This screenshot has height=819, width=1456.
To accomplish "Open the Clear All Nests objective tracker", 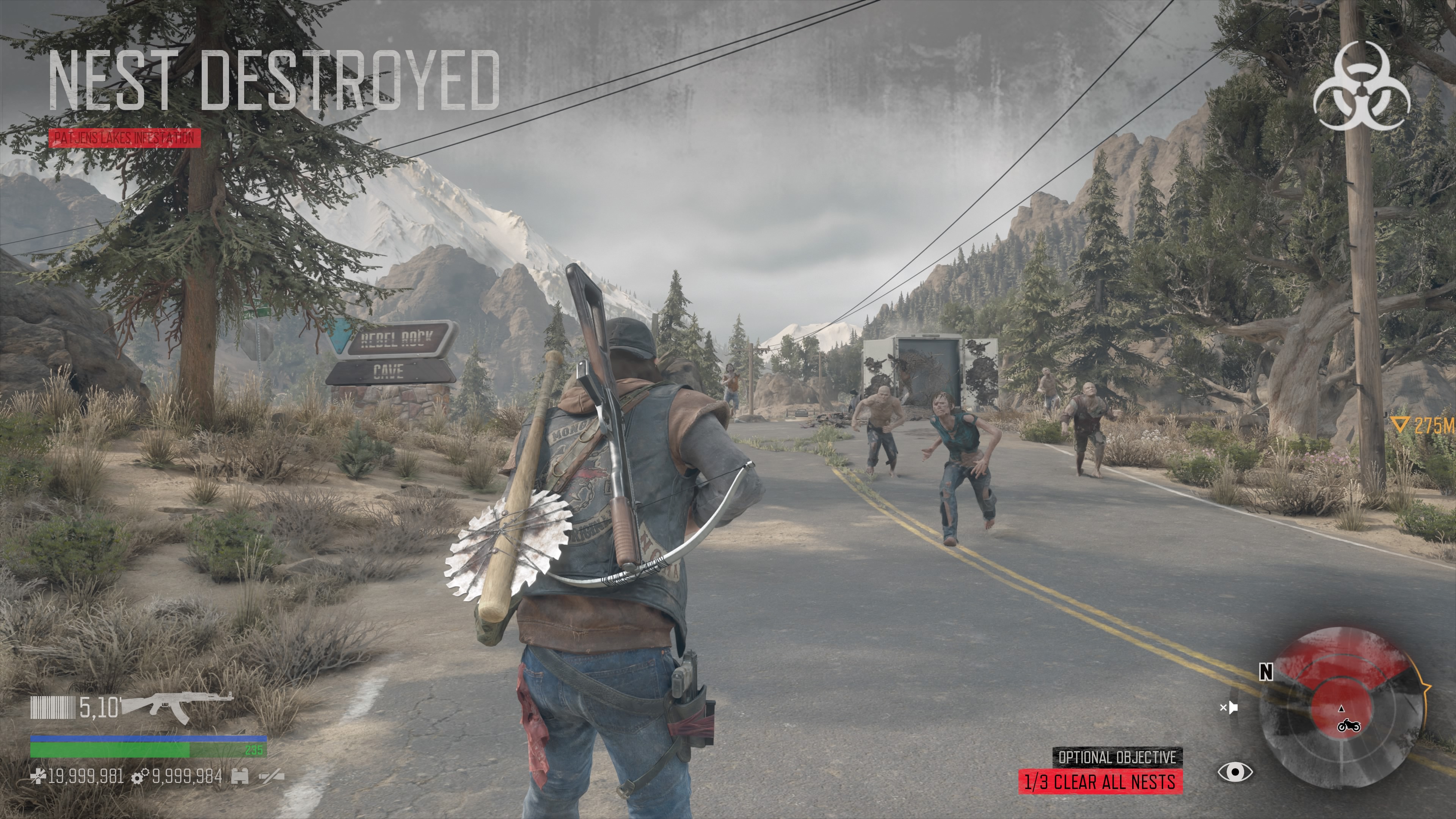I will [x=1100, y=782].
